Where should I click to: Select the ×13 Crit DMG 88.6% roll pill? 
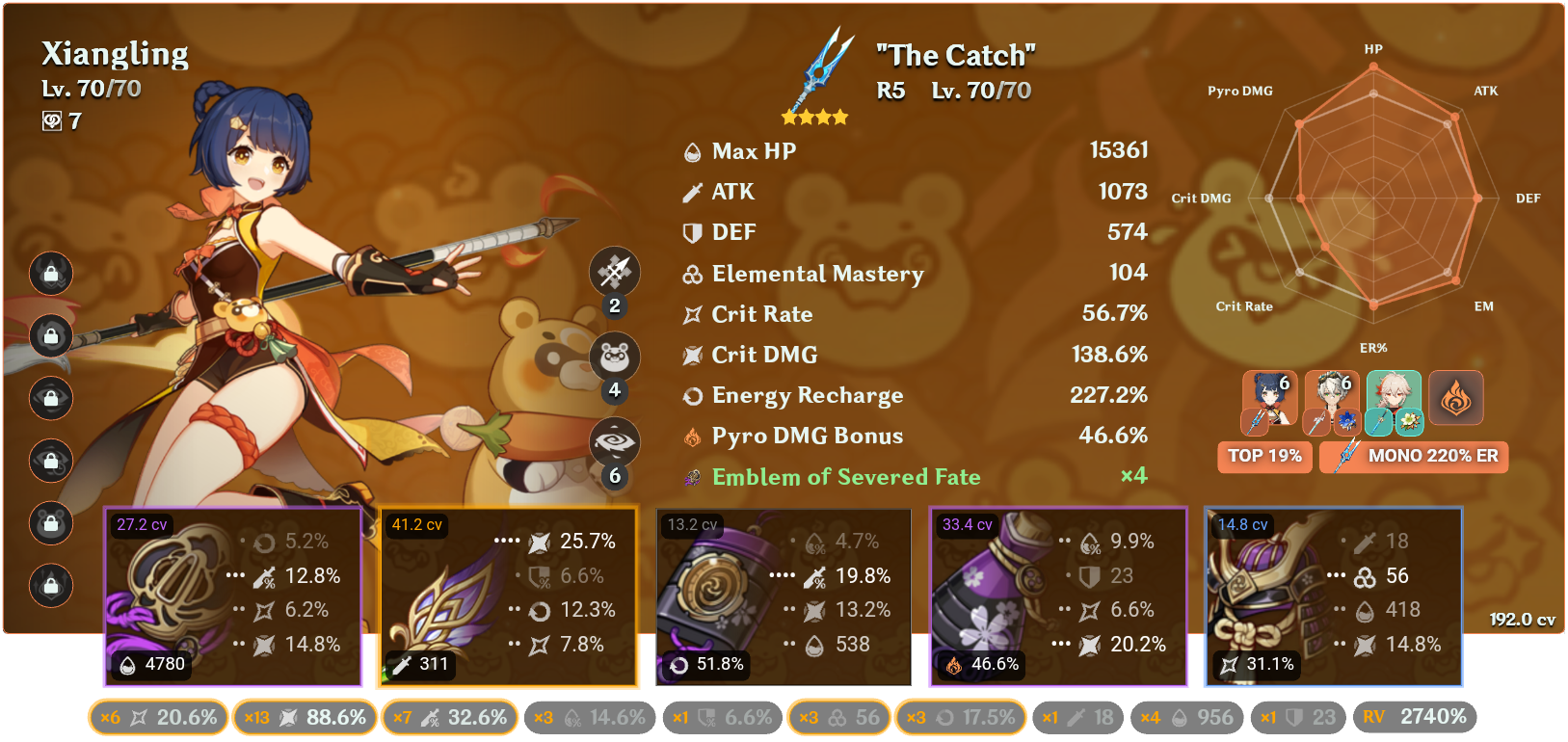[x=305, y=717]
